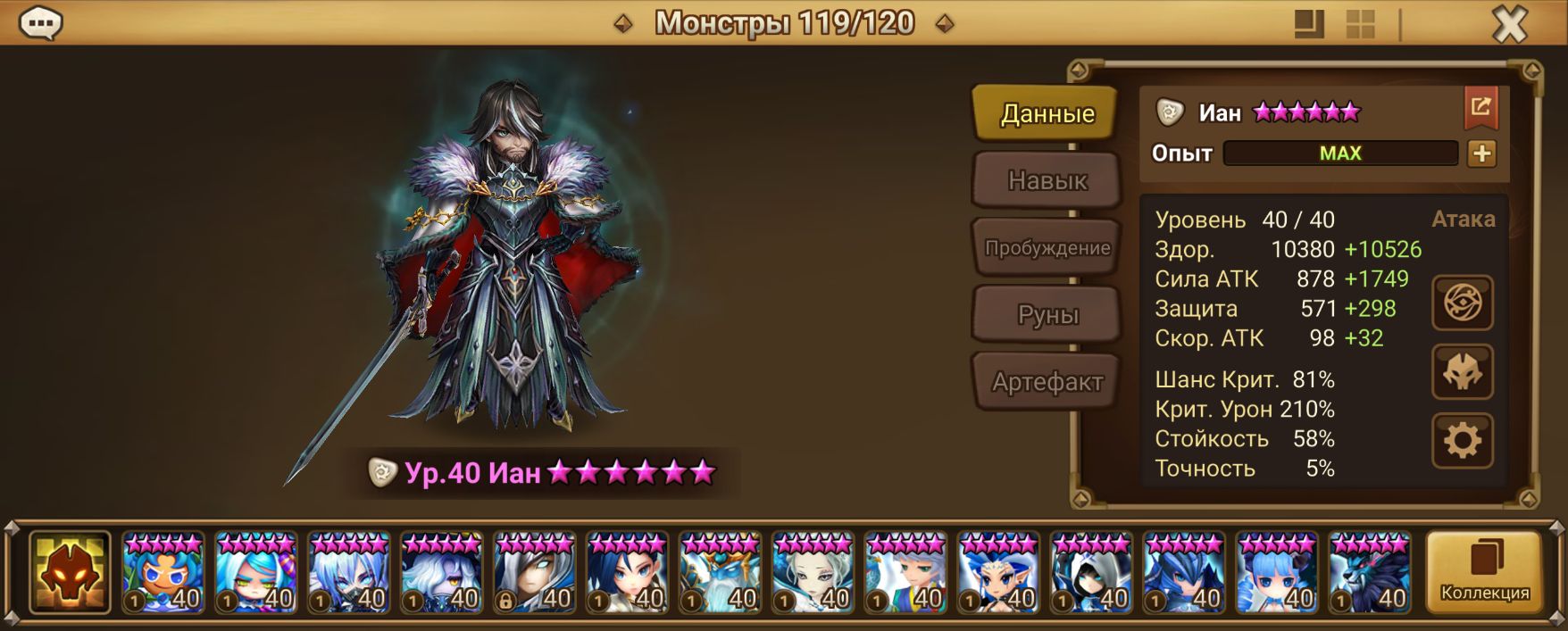Image resolution: width=1568 pixels, height=631 pixels.
Task: Choose the locked monster portrait
Action: click(535, 572)
